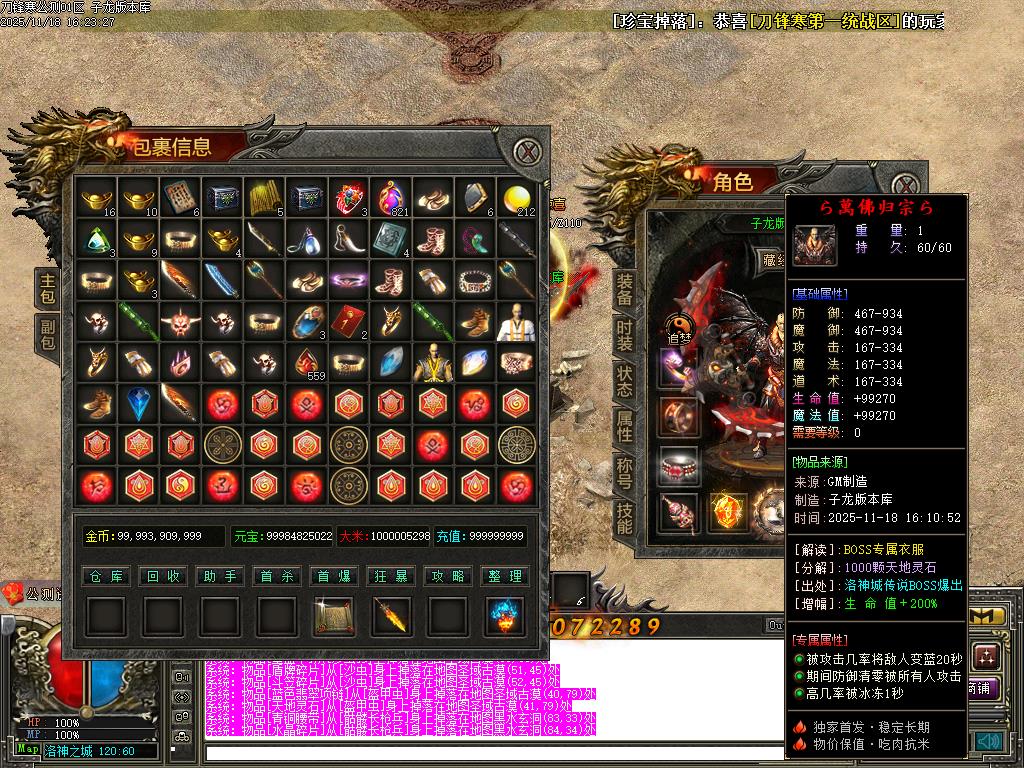Open the 技能 skills tab

tap(624, 518)
